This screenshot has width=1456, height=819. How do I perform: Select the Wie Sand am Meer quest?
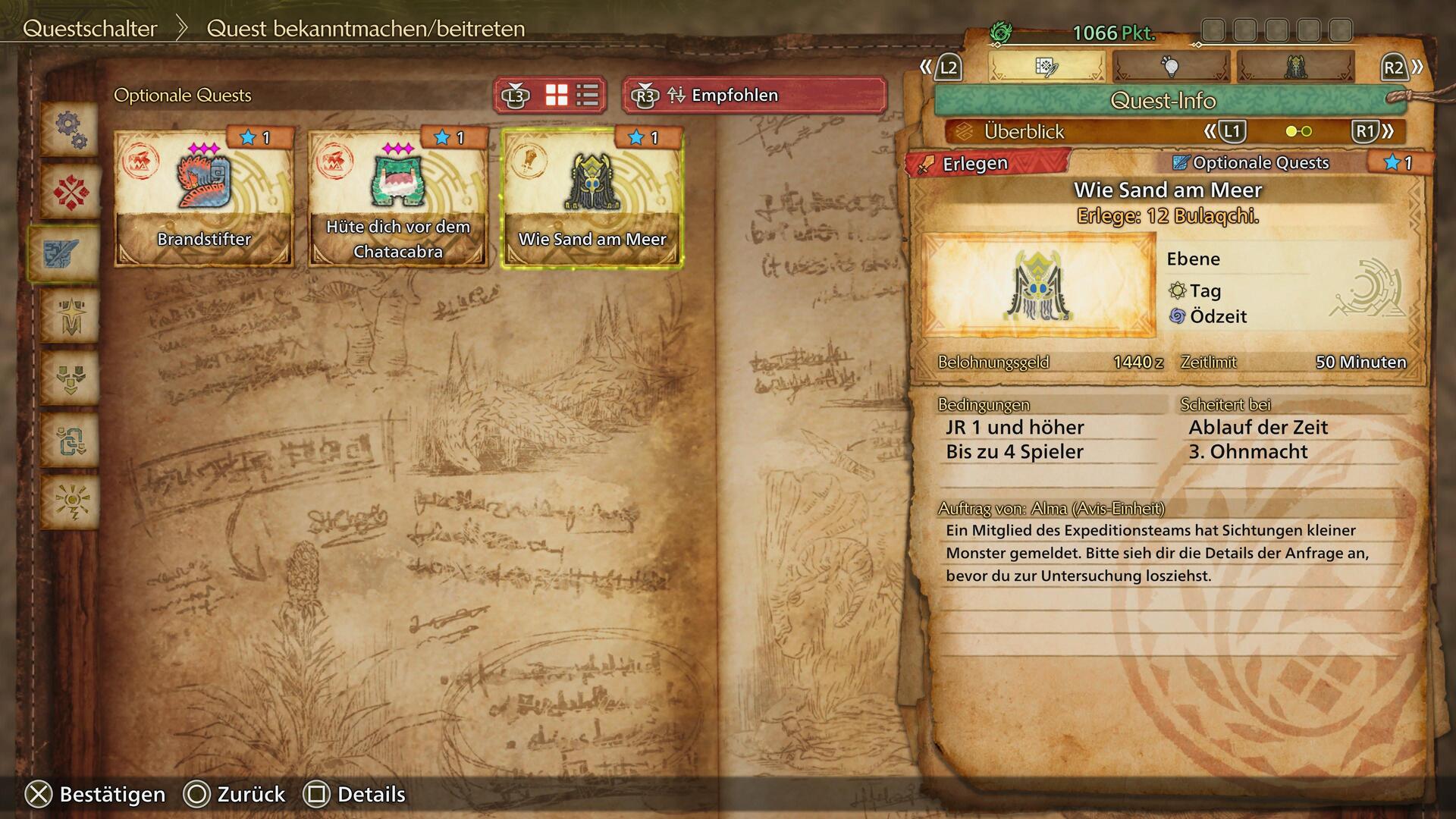coord(592,199)
